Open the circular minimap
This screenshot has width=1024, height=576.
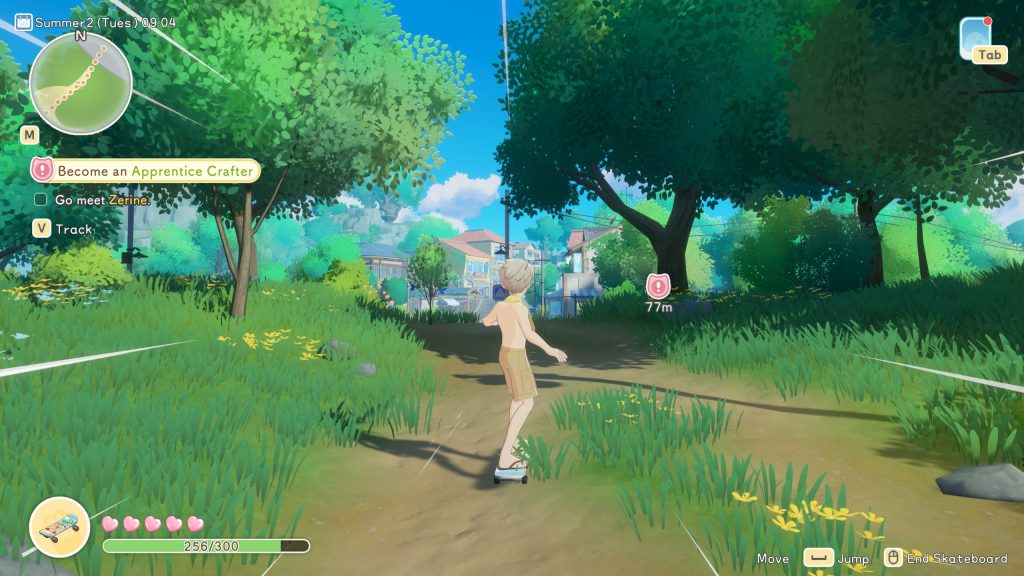(80, 83)
